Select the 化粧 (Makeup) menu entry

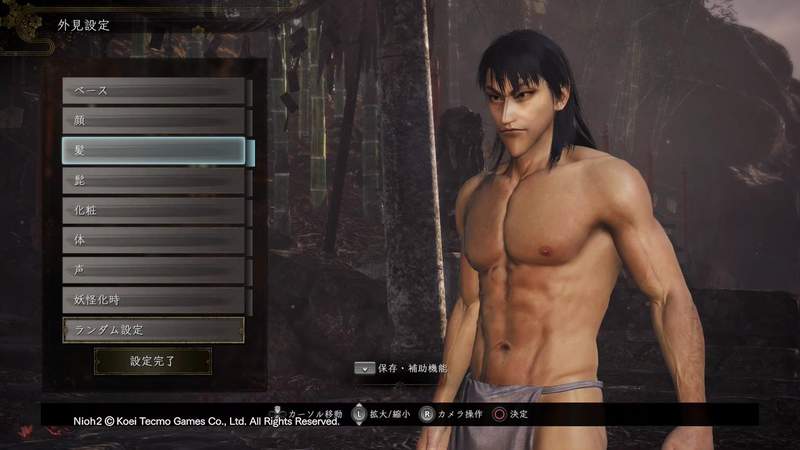pos(154,211)
